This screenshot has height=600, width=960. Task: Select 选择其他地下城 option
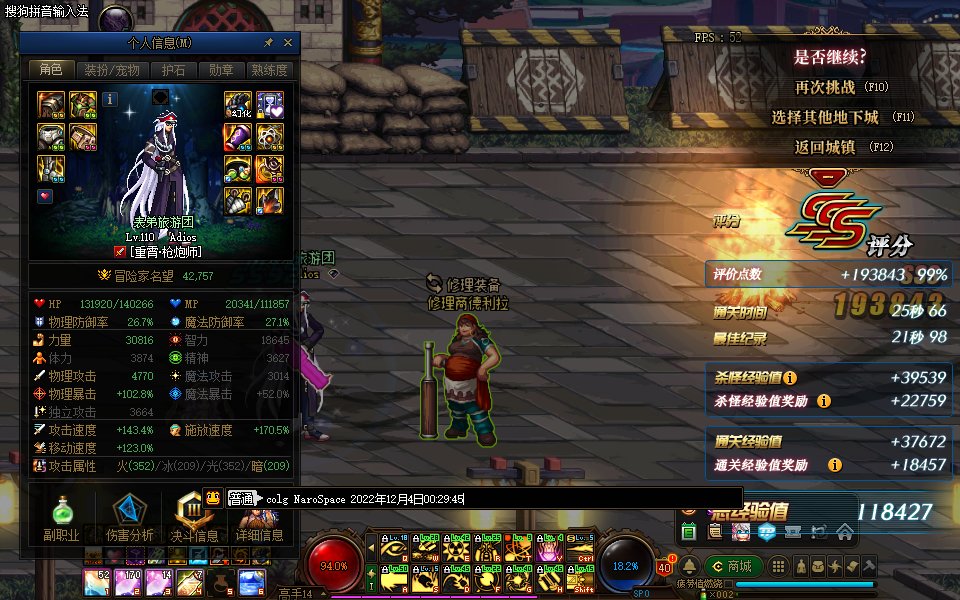point(825,117)
